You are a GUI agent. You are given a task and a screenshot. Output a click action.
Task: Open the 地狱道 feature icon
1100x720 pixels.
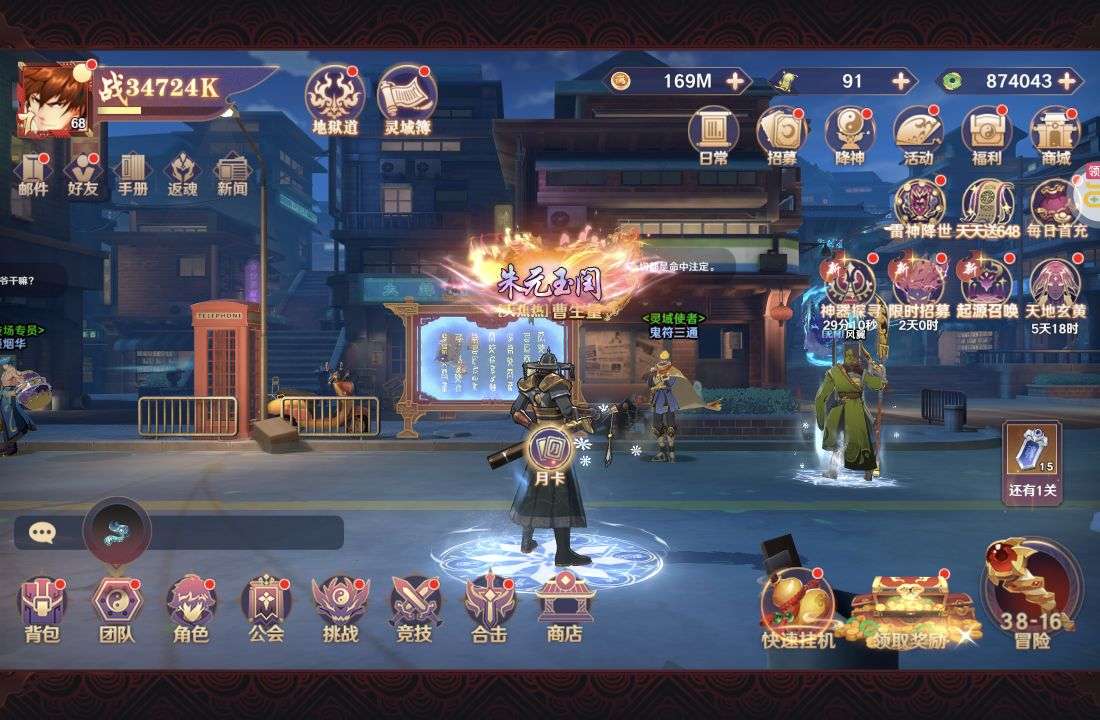pos(334,98)
